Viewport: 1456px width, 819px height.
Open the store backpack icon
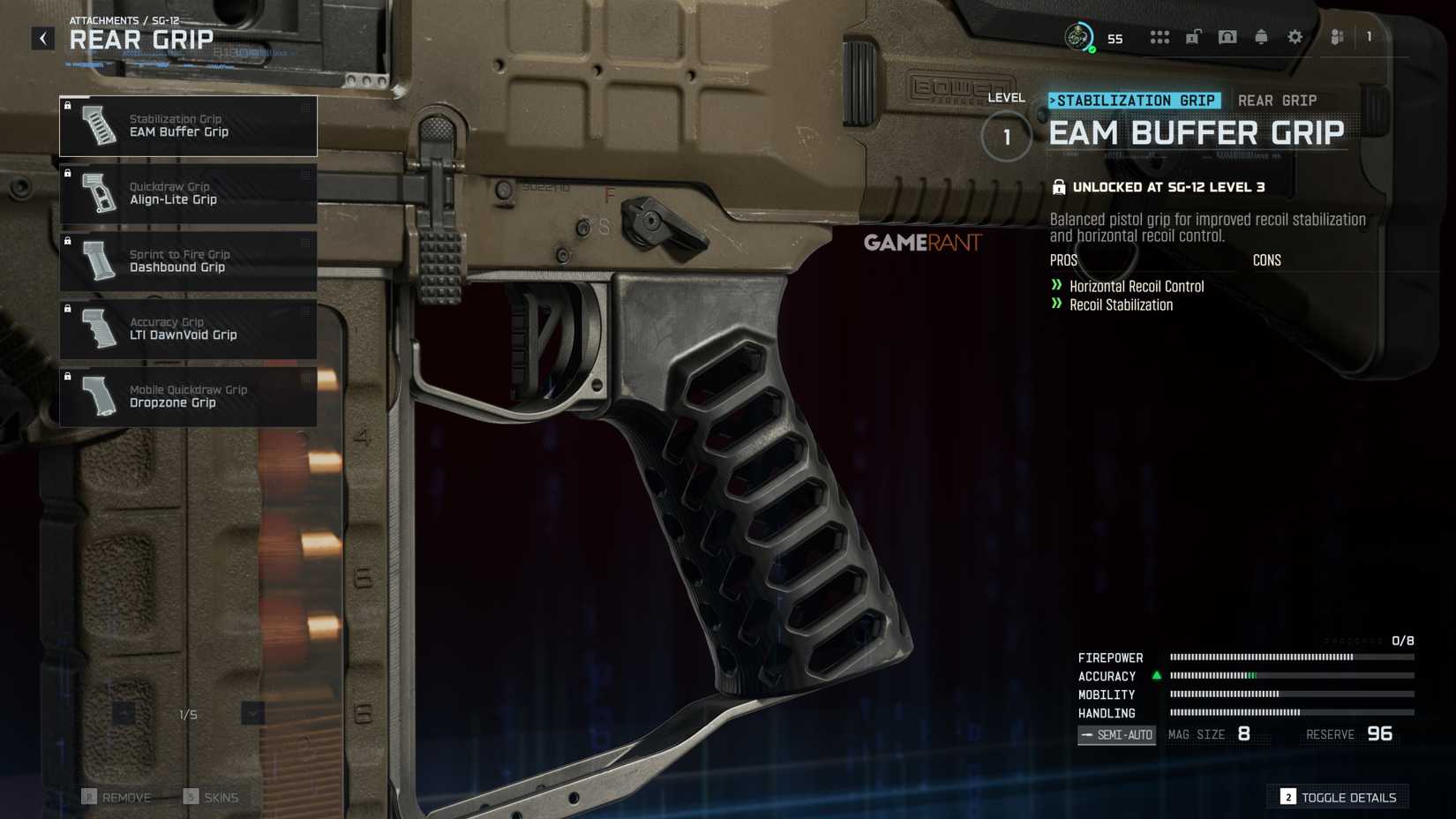[1227, 37]
